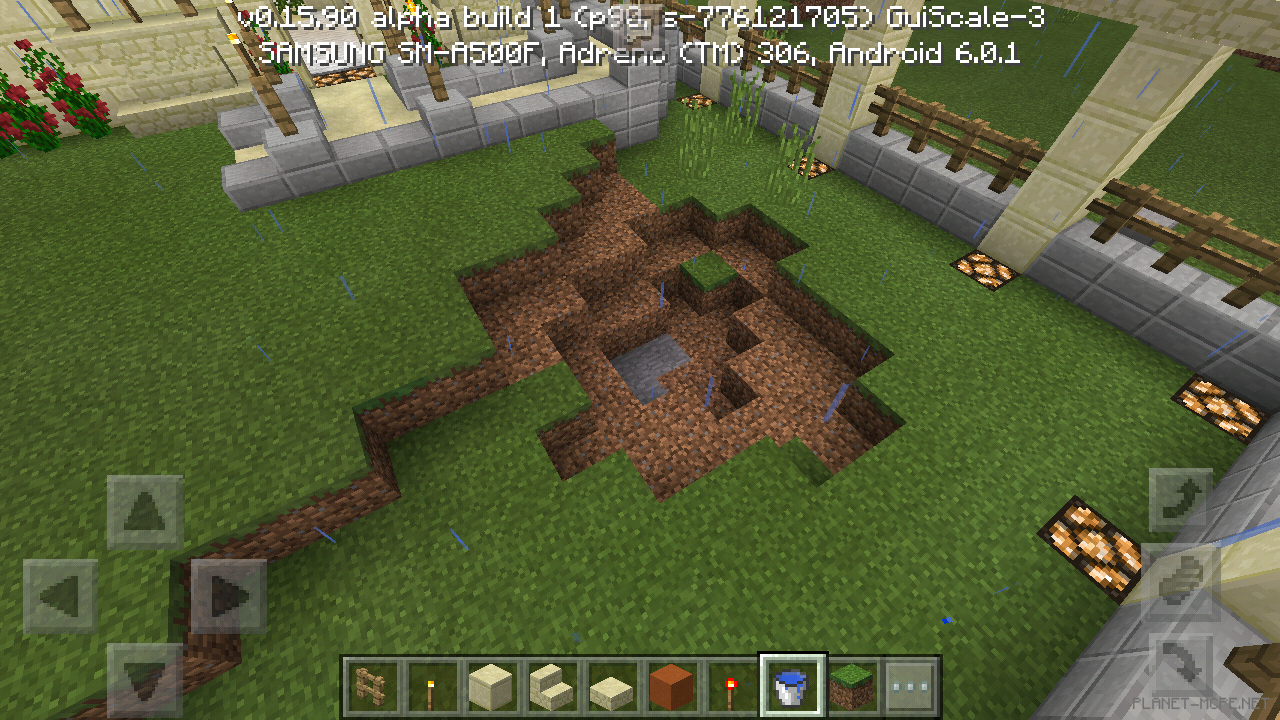1280x720 pixels.
Task: Tap the move backward arrow
Action: click(x=145, y=678)
